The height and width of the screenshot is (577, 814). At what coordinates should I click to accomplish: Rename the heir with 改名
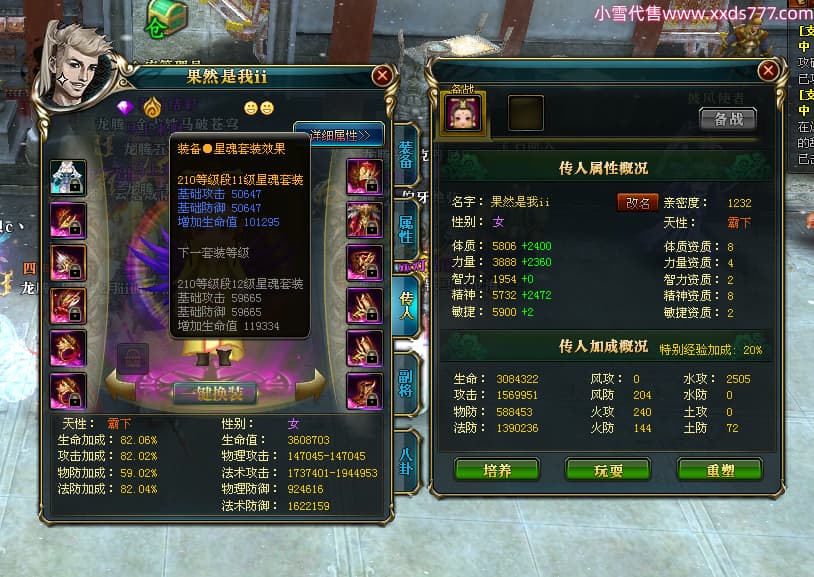point(637,202)
